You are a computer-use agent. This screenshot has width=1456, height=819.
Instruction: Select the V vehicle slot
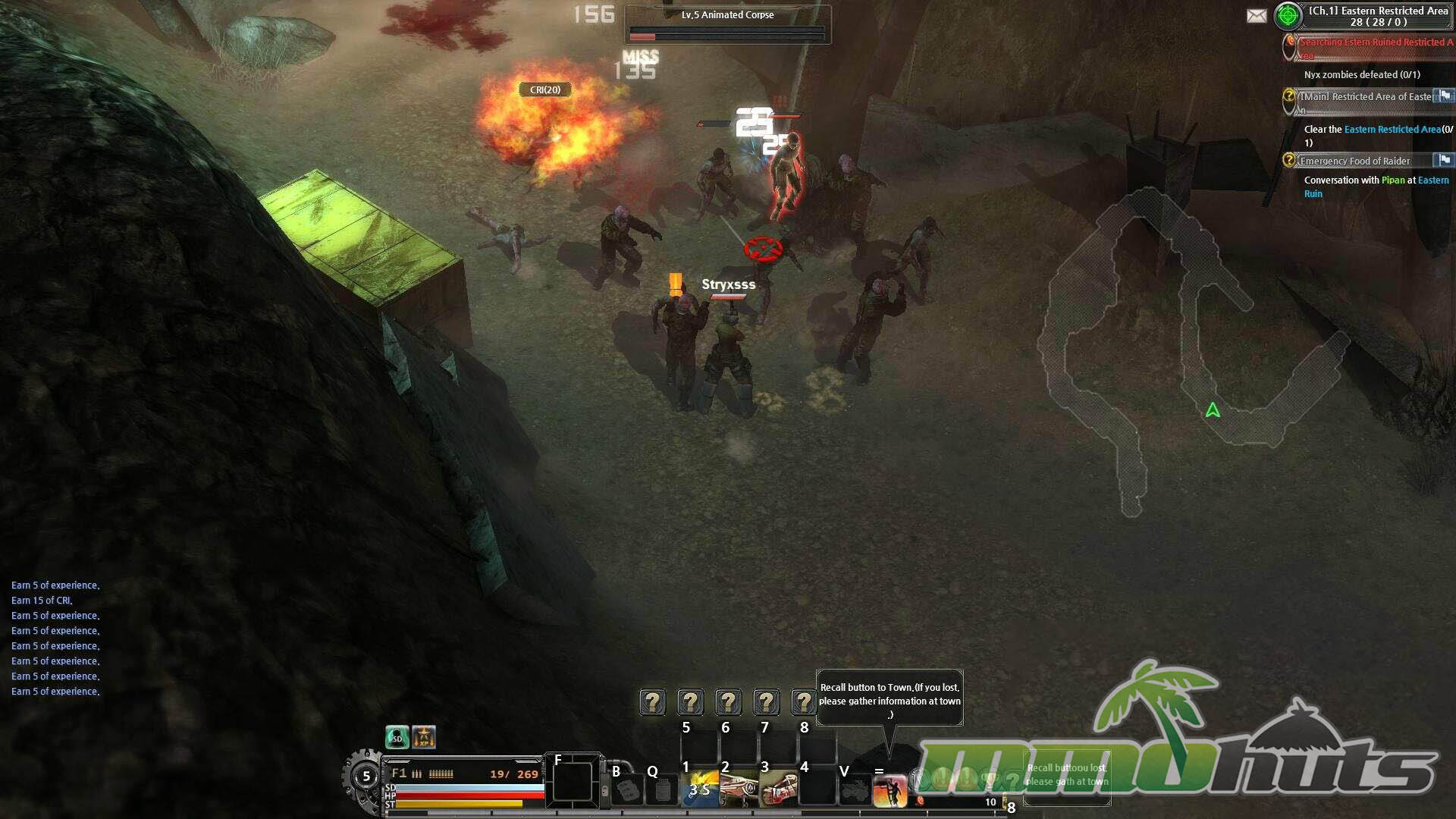coord(854,790)
